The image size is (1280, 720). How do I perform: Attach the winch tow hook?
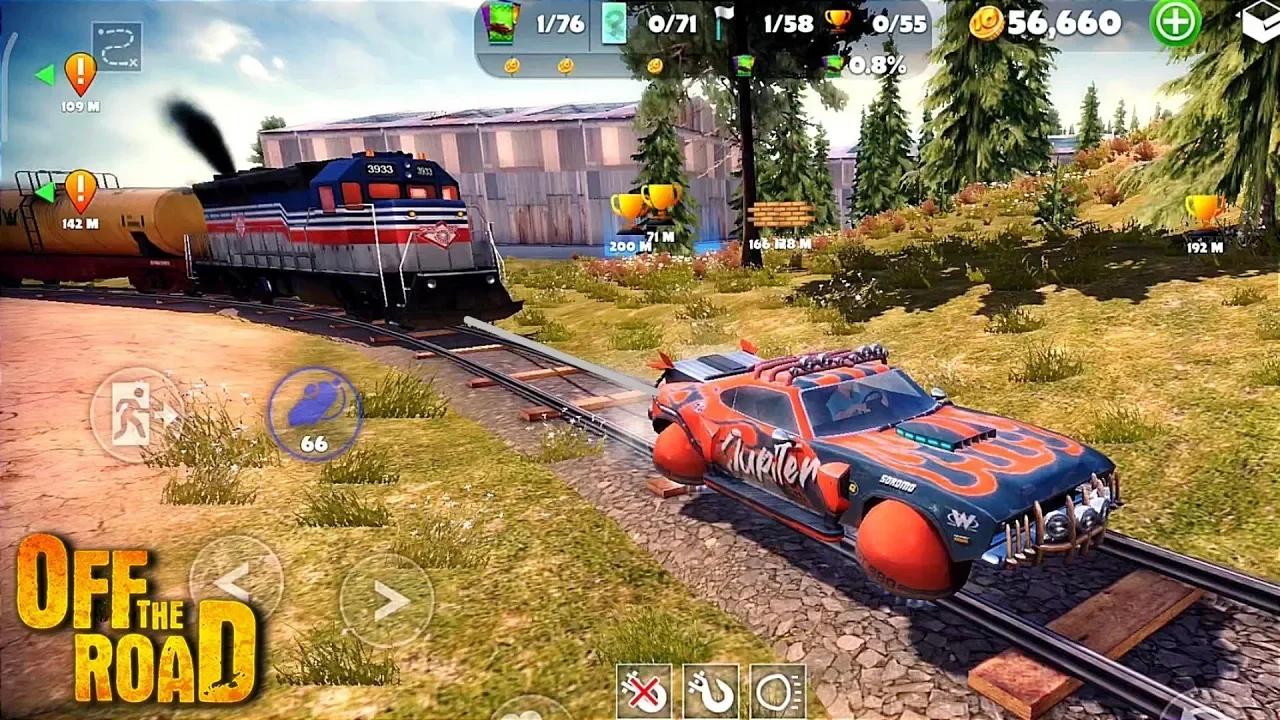point(711,691)
